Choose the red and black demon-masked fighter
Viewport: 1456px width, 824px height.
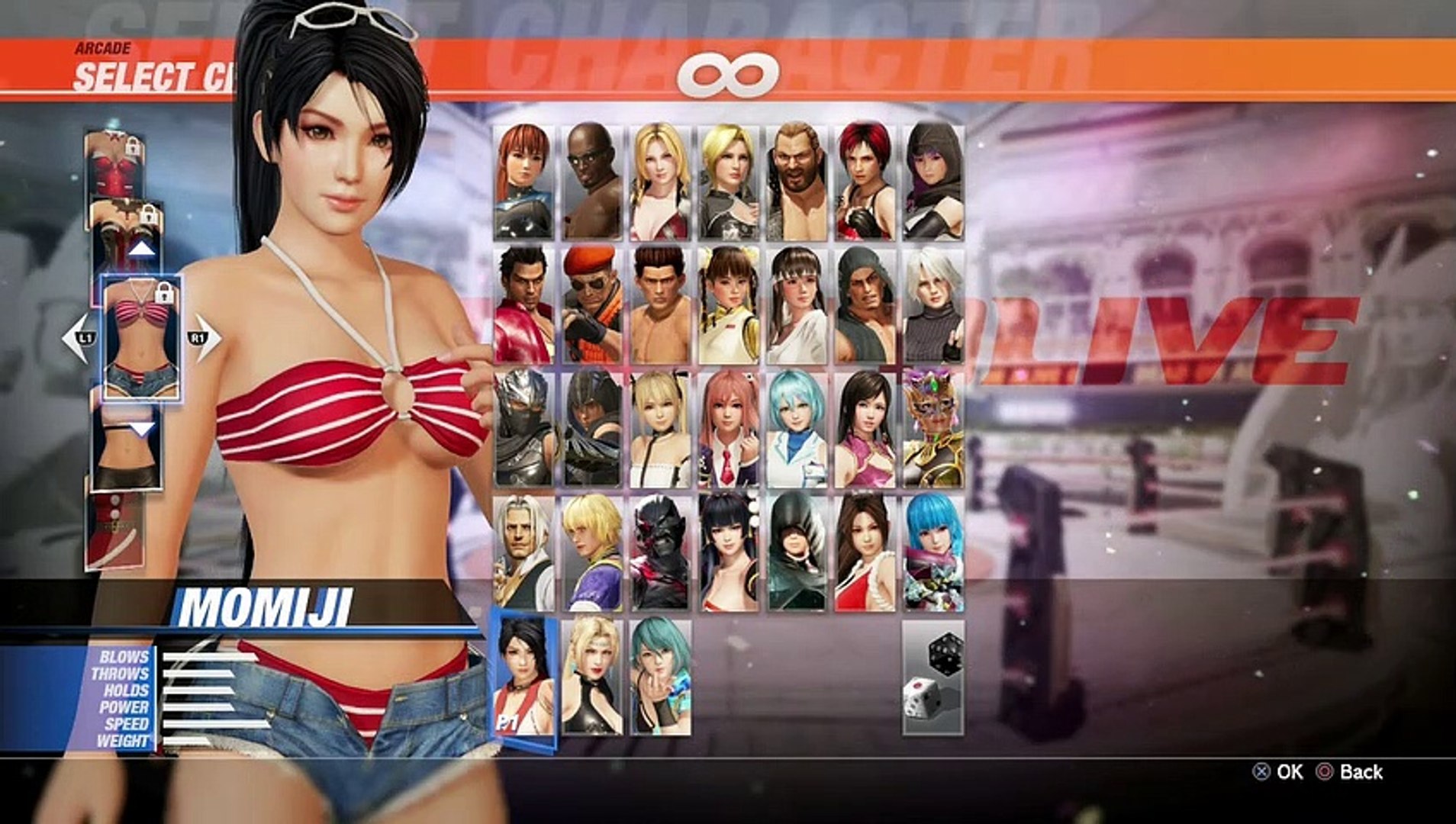(660, 552)
